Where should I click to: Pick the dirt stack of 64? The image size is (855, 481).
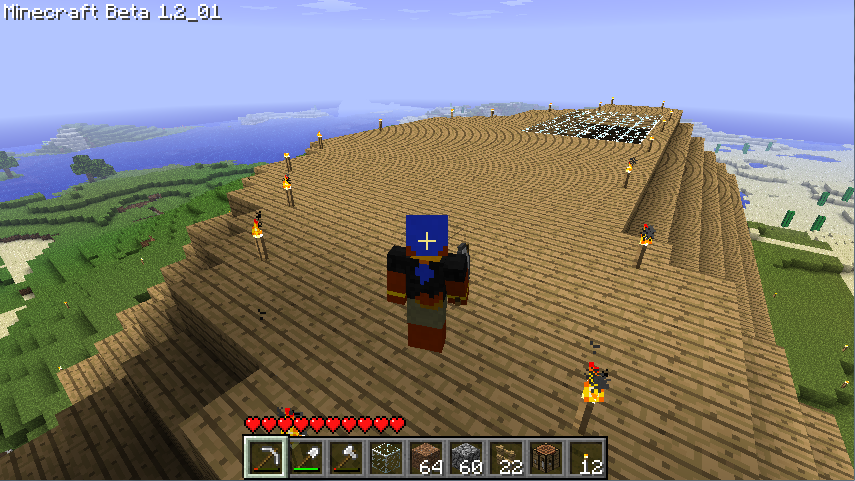425,458
